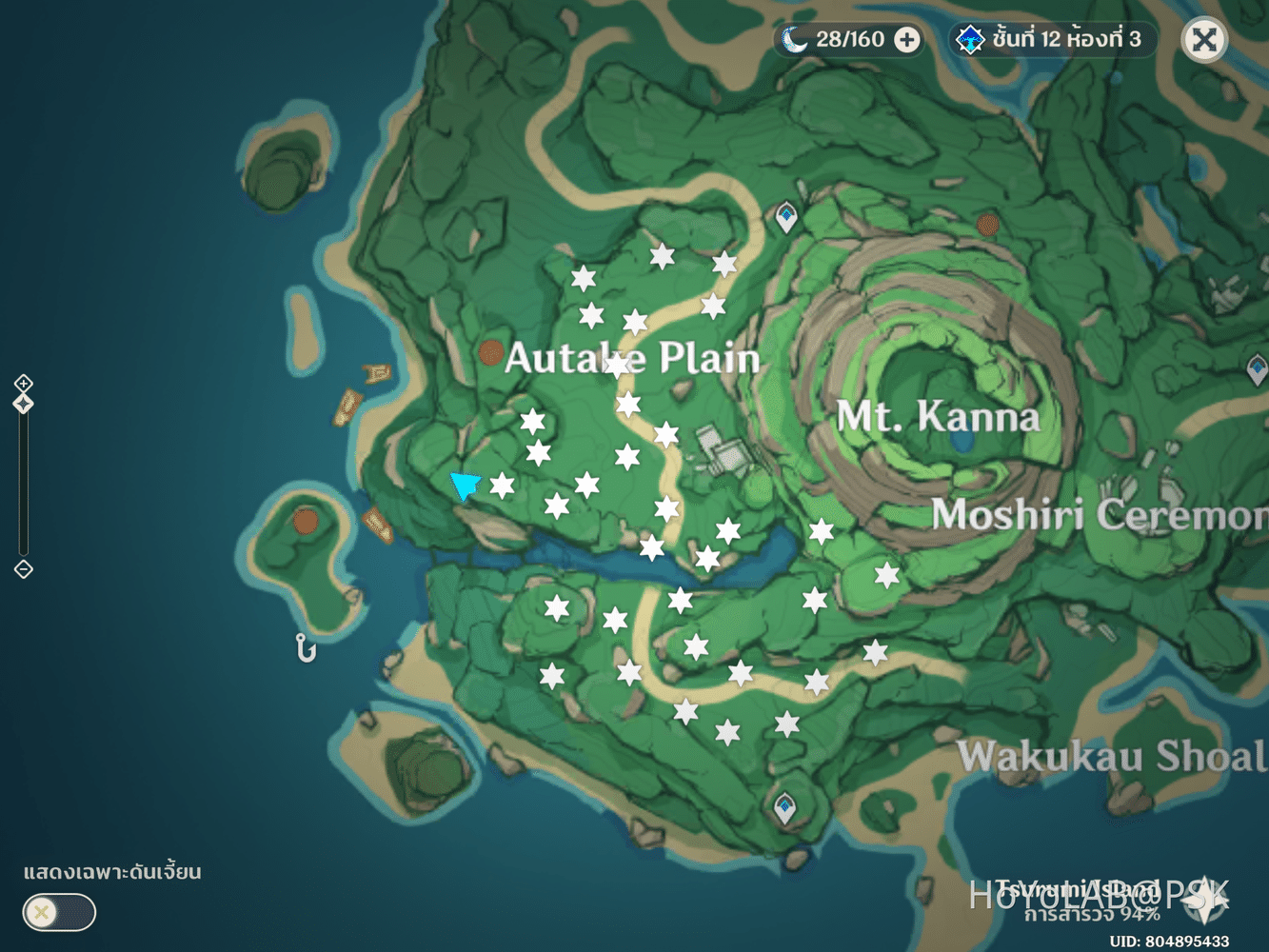The height and width of the screenshot is (952, 1269).
Task: Click the fishing spot hook icon
Action: click(306, 649)
